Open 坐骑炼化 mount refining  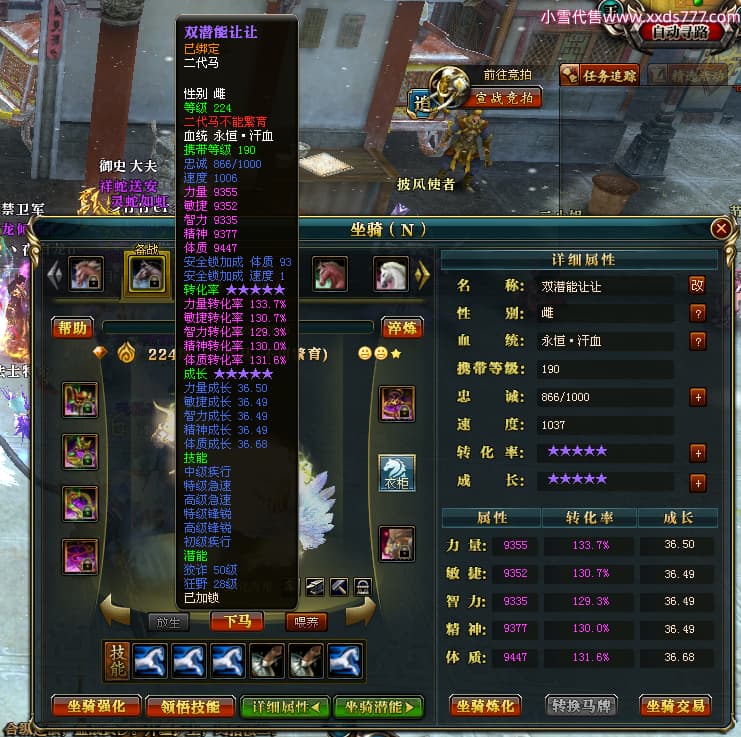(485, 706)
